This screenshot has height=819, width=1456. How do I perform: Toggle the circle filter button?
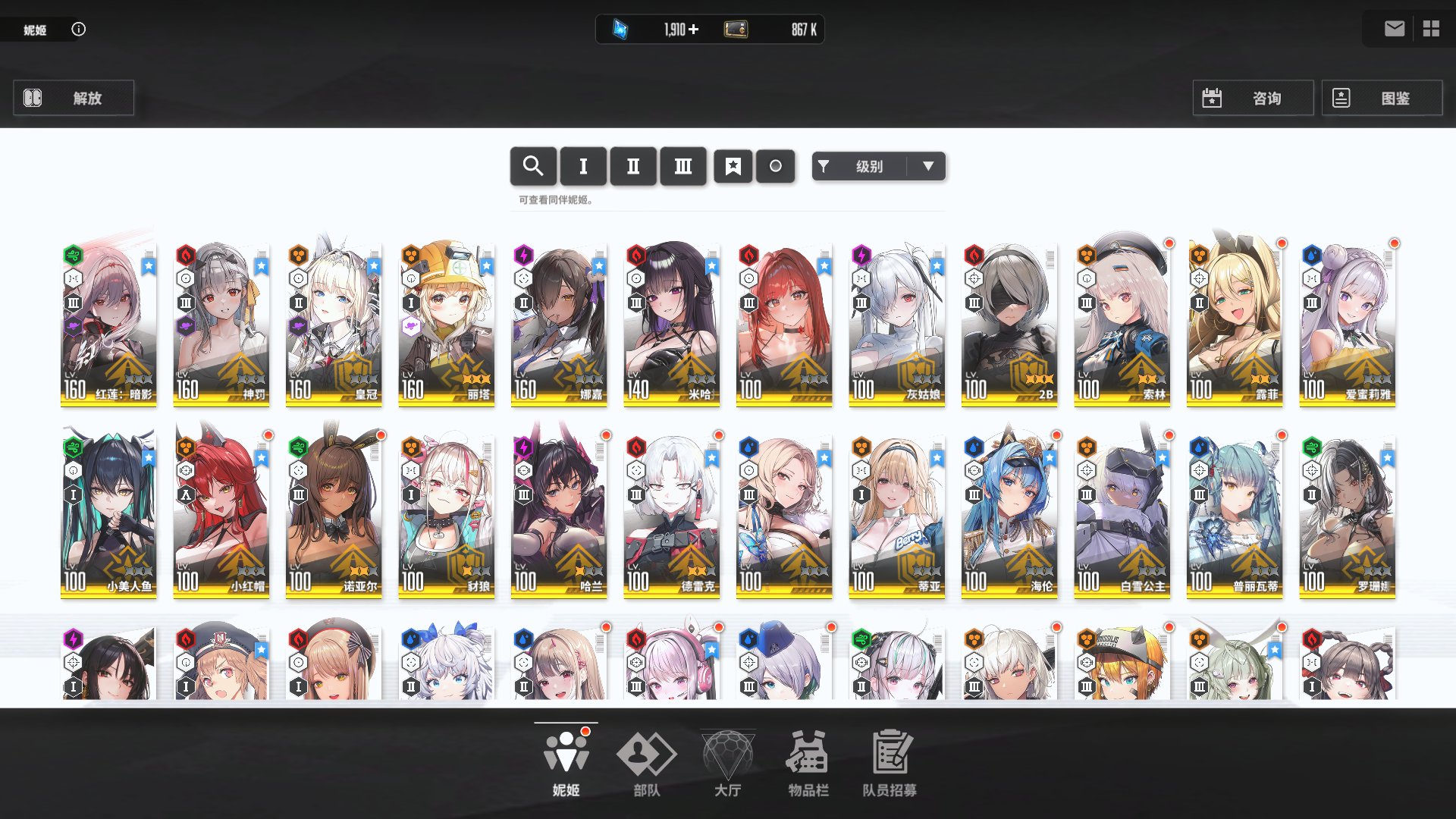tap(775, 166)
